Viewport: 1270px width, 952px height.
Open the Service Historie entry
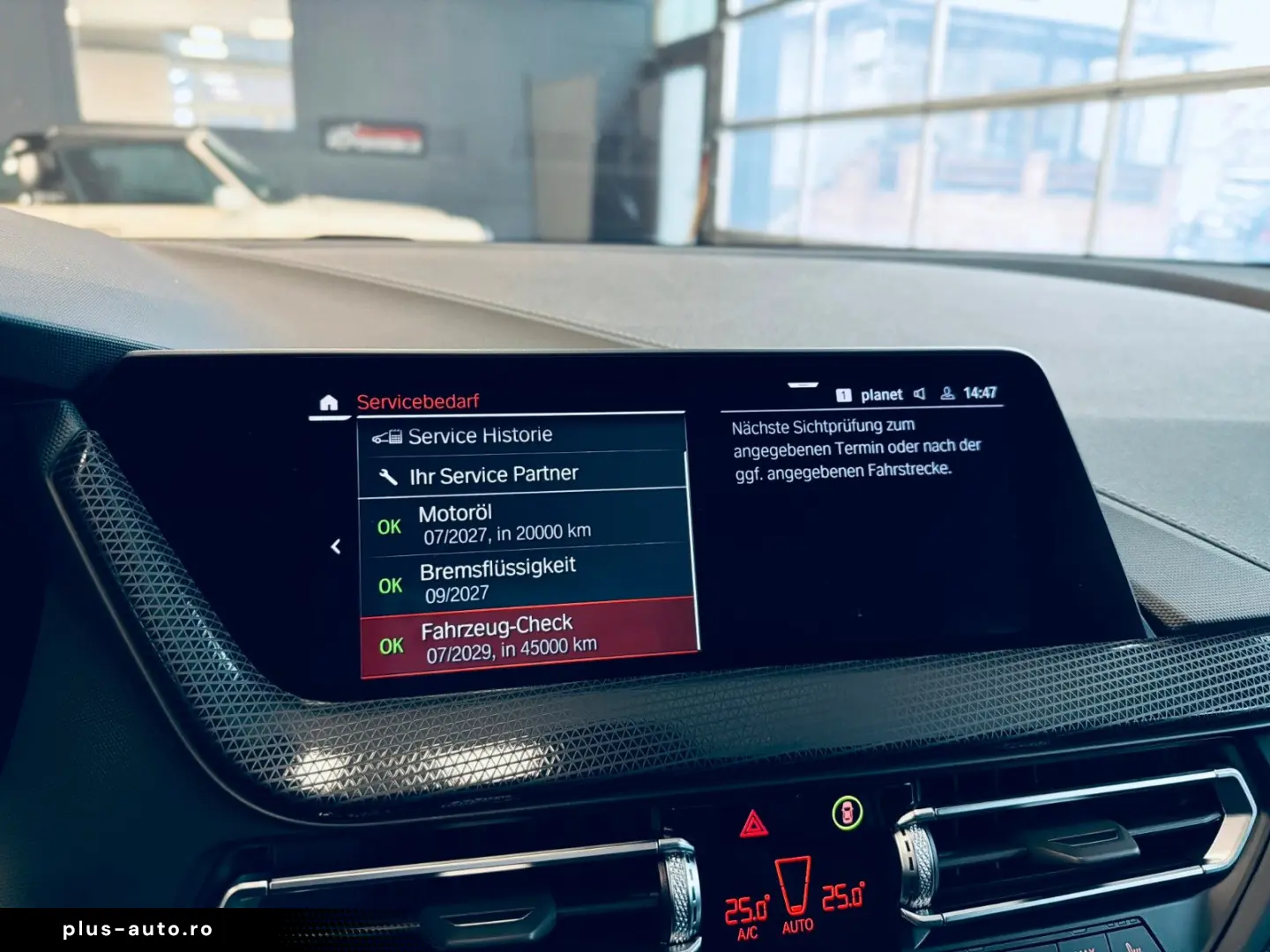[520, 435]
